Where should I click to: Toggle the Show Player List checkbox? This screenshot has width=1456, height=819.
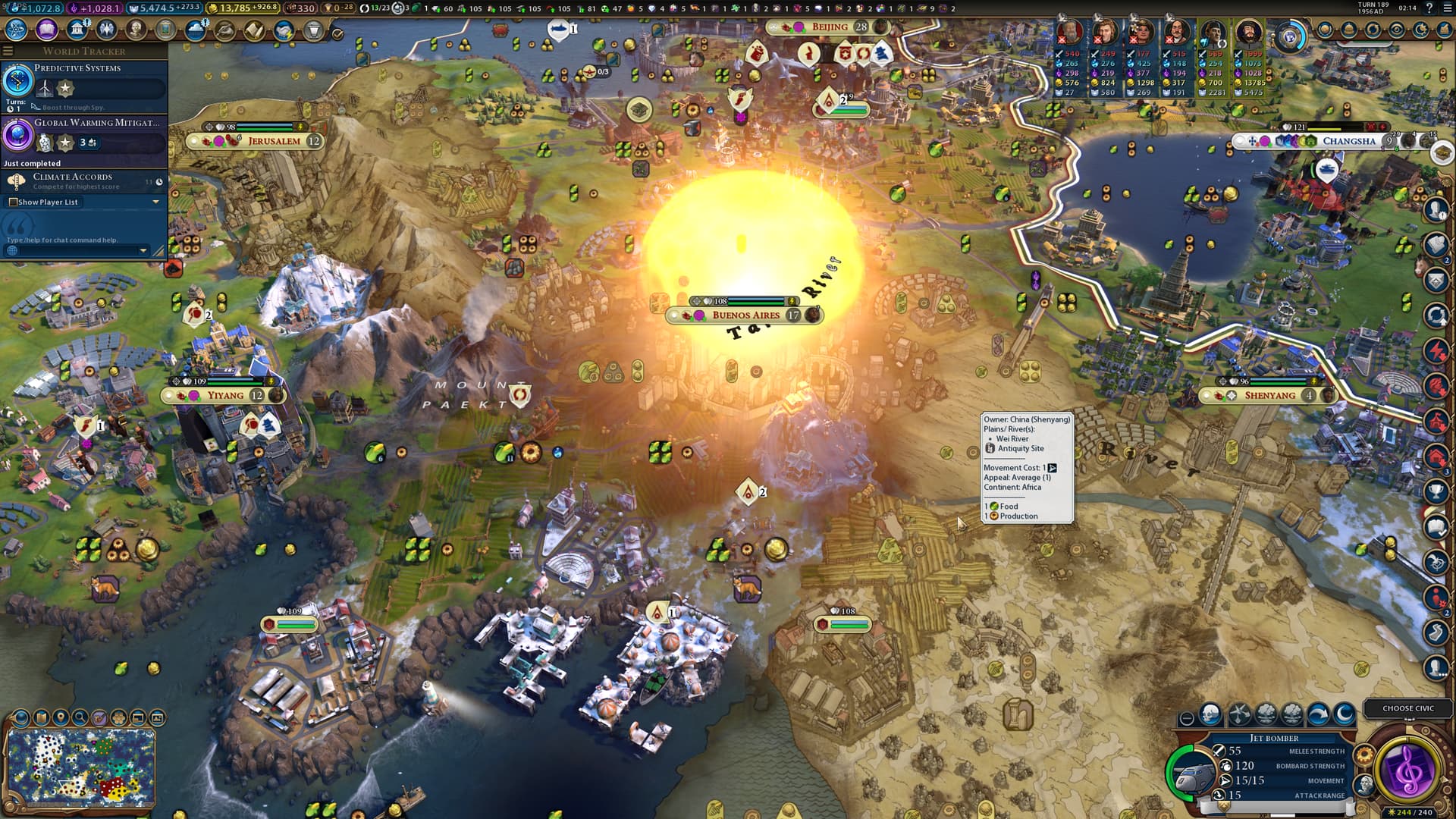click(x=13, y=202)
